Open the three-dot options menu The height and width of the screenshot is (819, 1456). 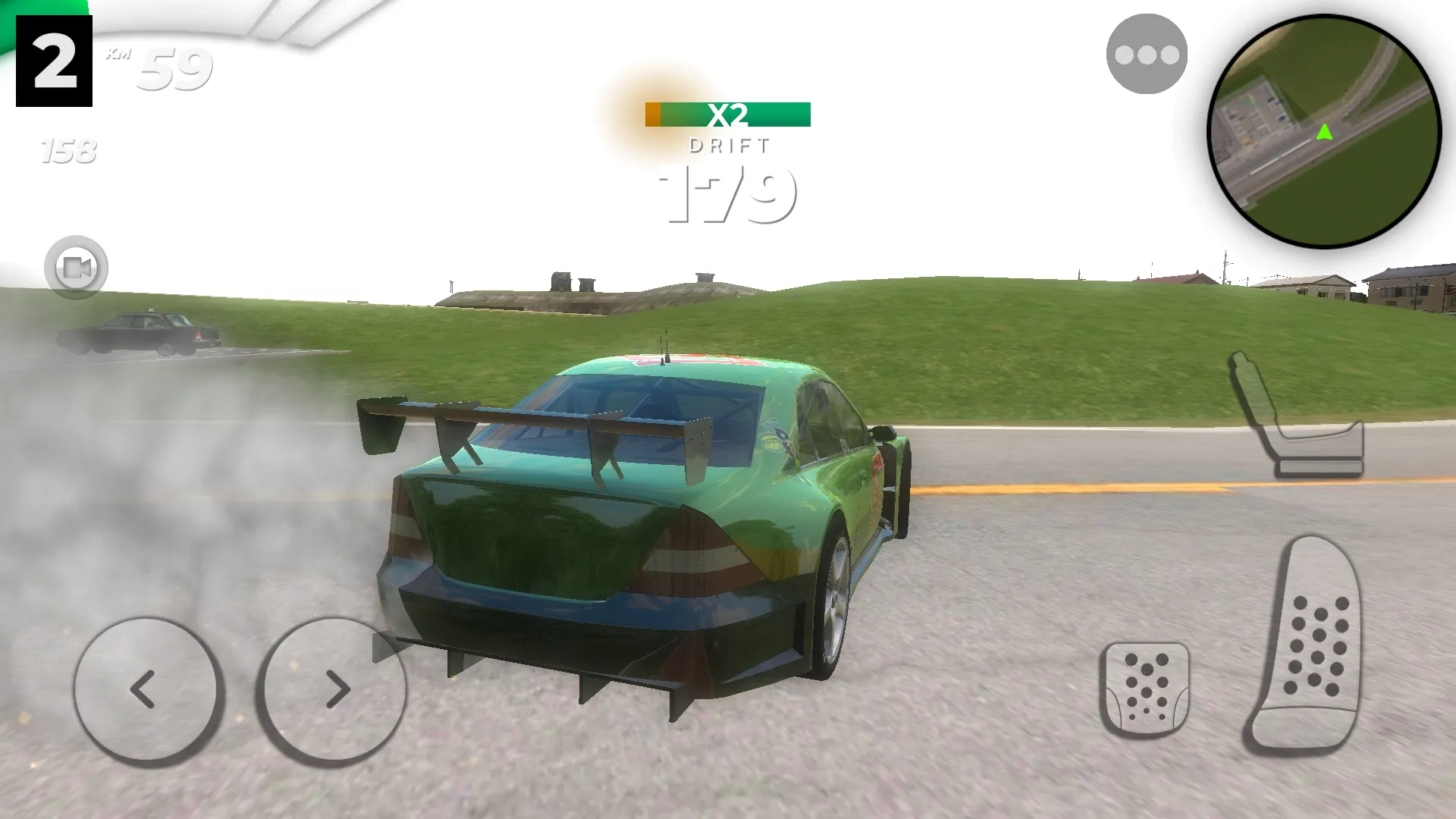pyautogui.click(x=1146, y=55)
